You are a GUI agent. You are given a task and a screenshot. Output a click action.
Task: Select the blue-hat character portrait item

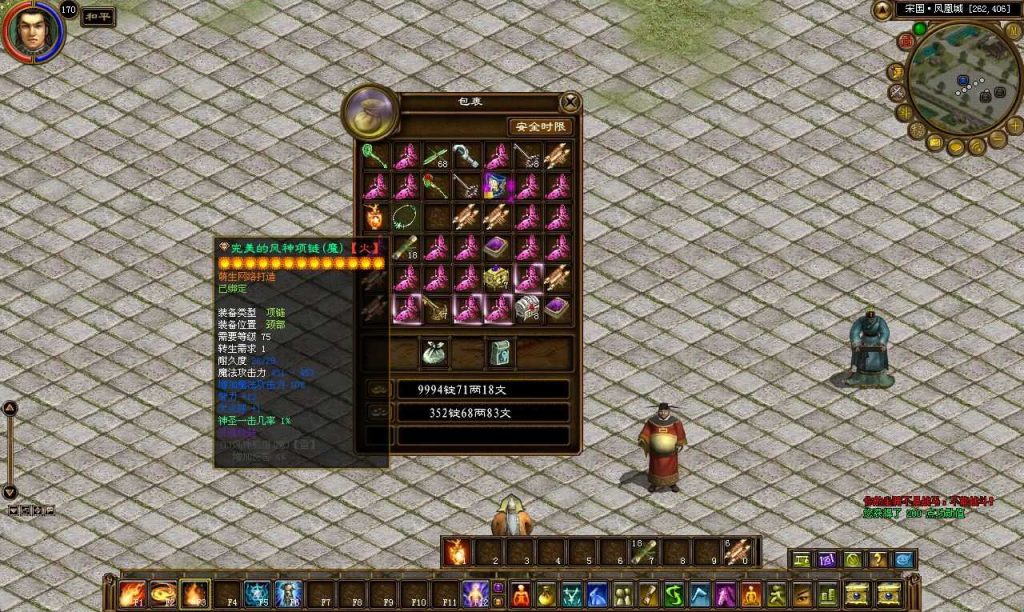click(x=497, y=185)
